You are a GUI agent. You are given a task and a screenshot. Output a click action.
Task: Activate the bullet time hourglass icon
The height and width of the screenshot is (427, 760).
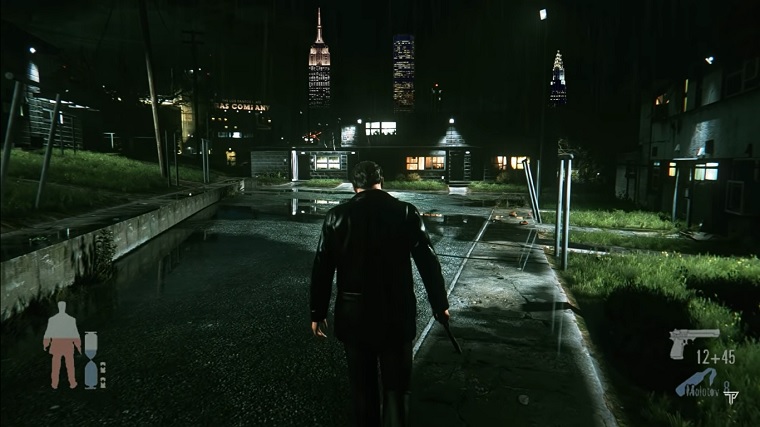(x=91, y=359)
